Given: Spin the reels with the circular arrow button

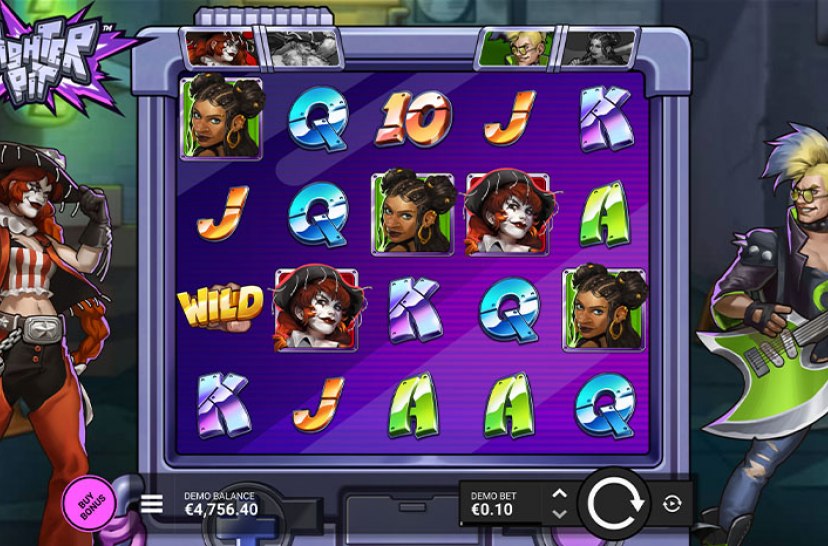Looking at the screenshot, I should coord(613,503).
